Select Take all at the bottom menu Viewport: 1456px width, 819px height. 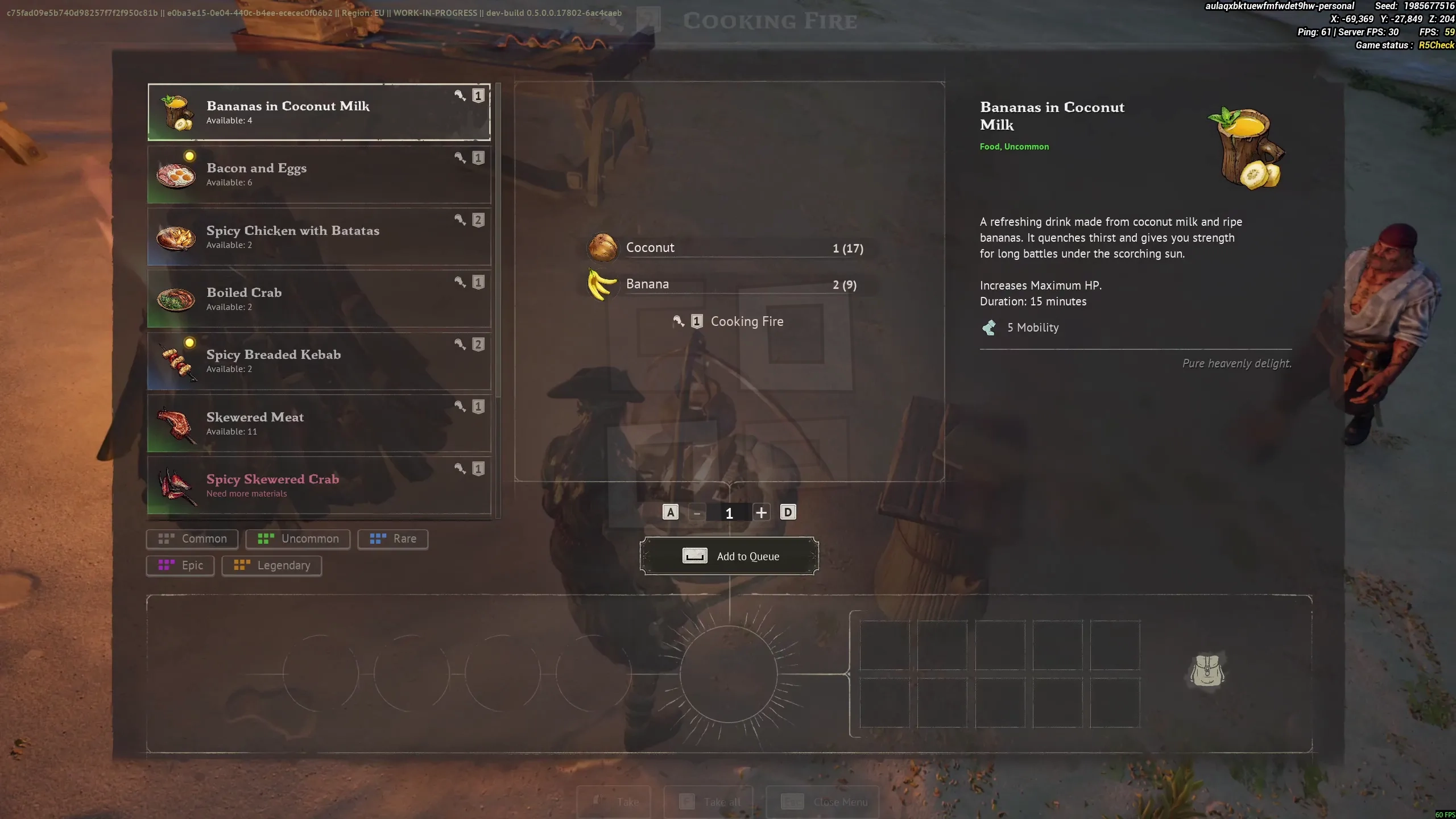pyautogui.click(x=708, y=801)
